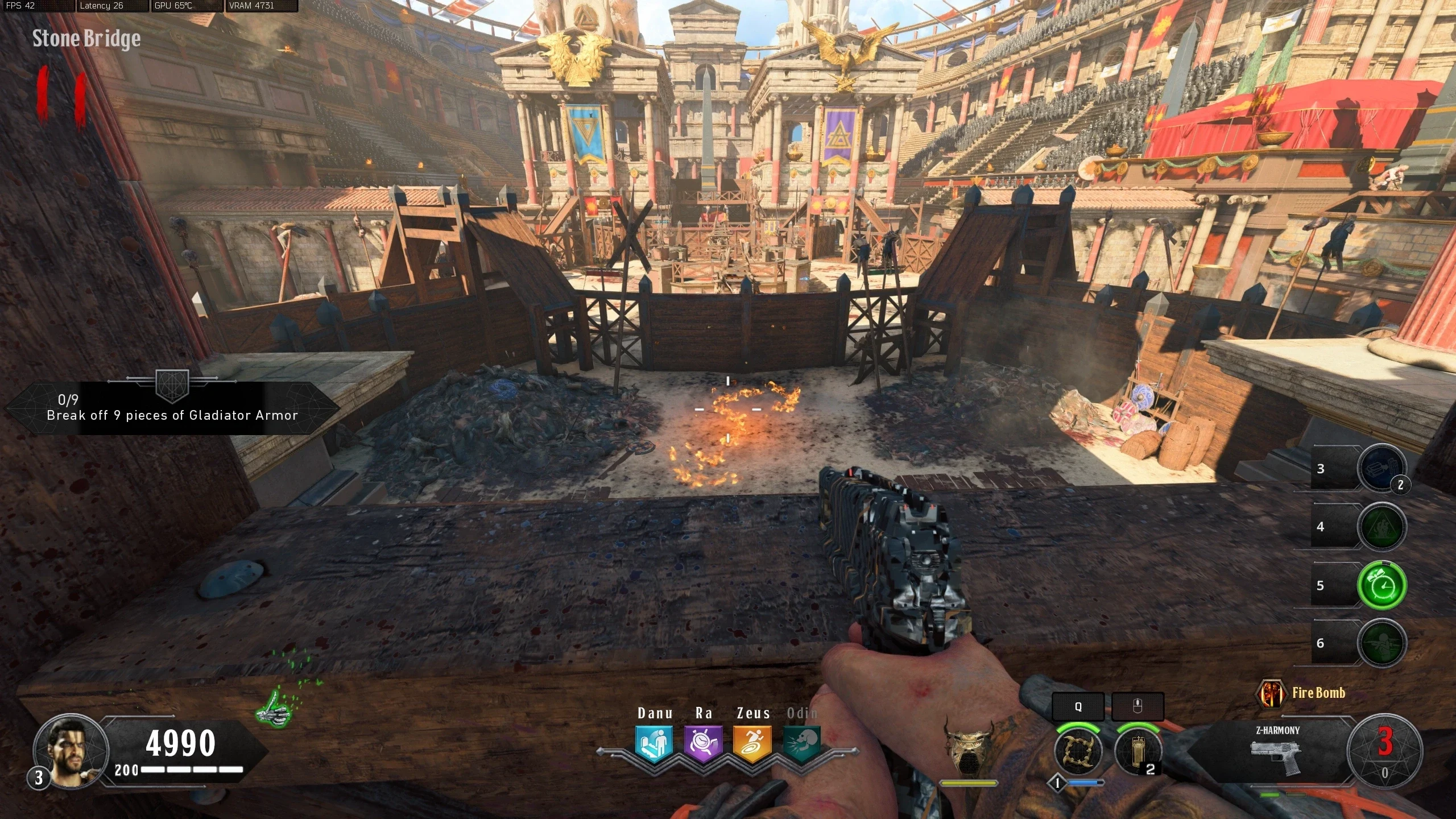
Task: Activate the chakram special weapon icon
Action: (1078, 751)
